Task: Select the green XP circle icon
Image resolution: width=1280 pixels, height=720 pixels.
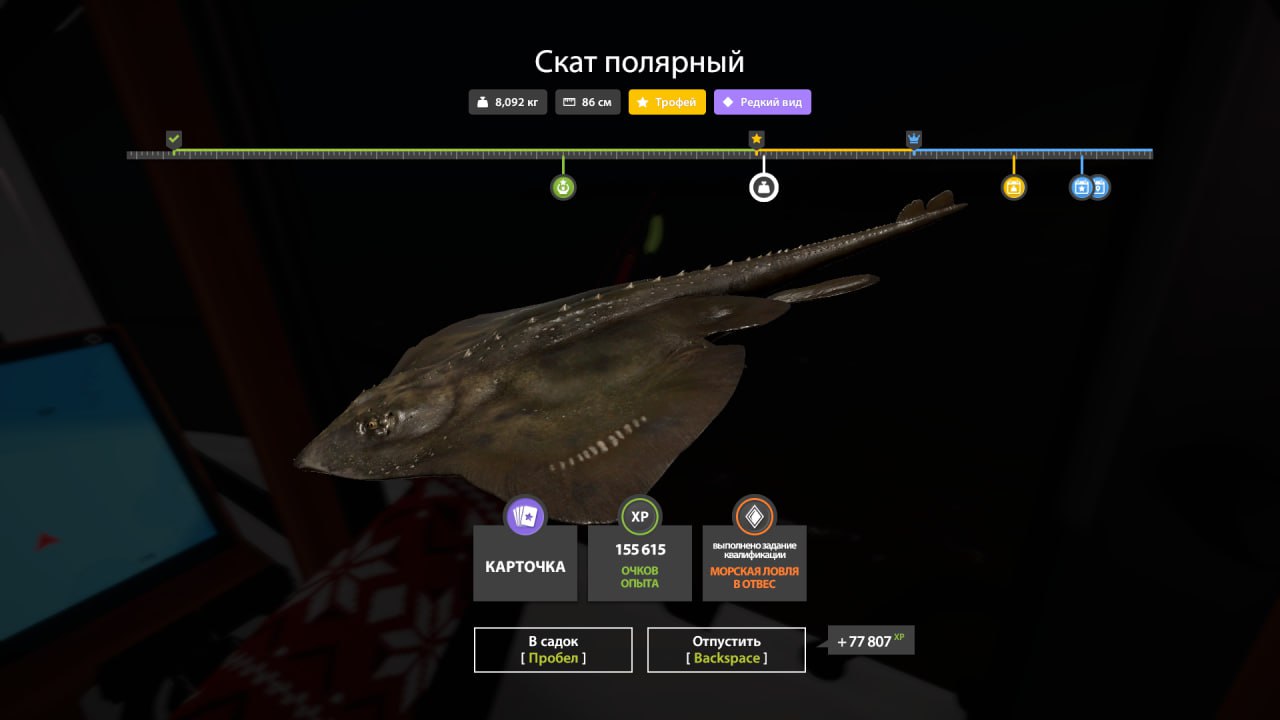Action: (x=639, y=516)
